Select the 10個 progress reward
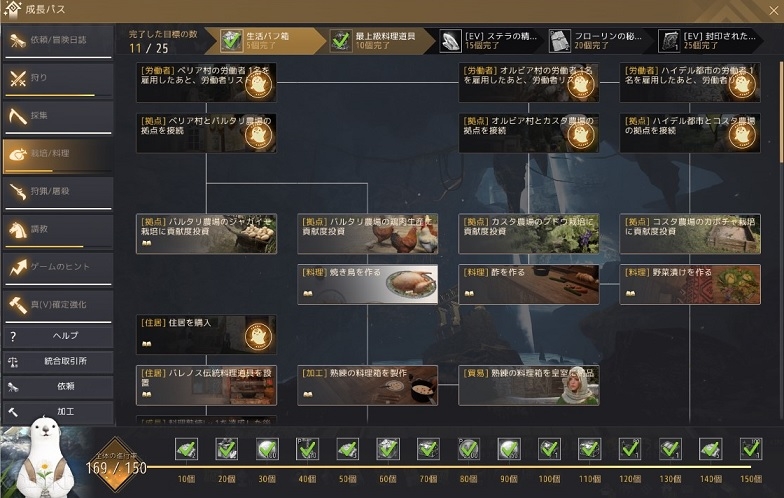 tap(186, 450)
